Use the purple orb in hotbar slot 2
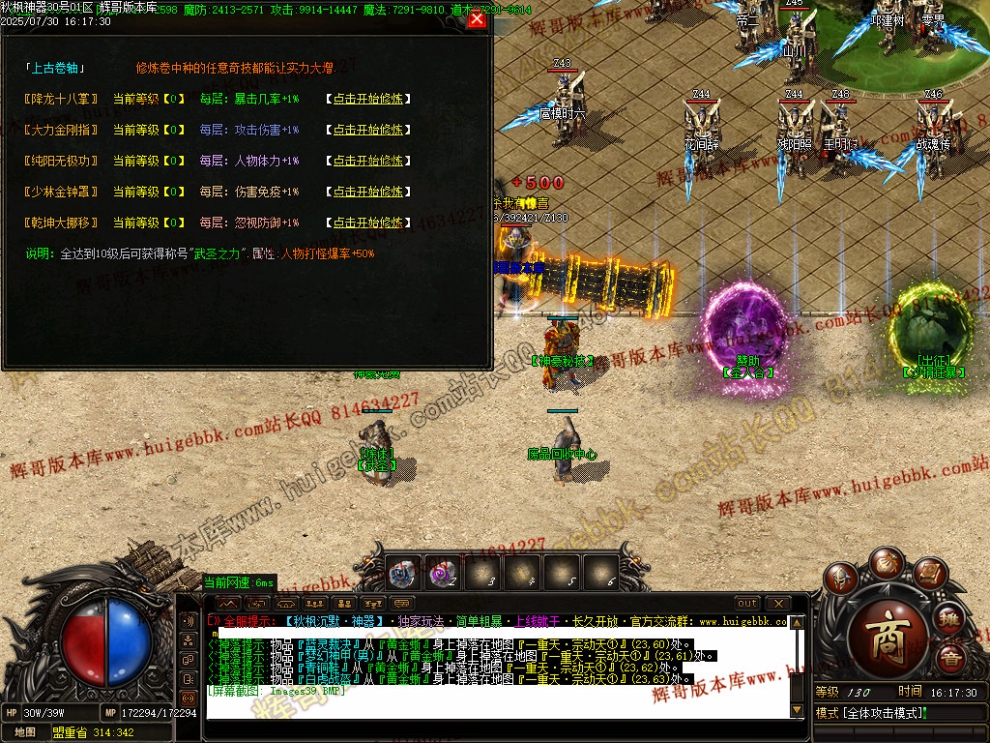 (441, 574)
